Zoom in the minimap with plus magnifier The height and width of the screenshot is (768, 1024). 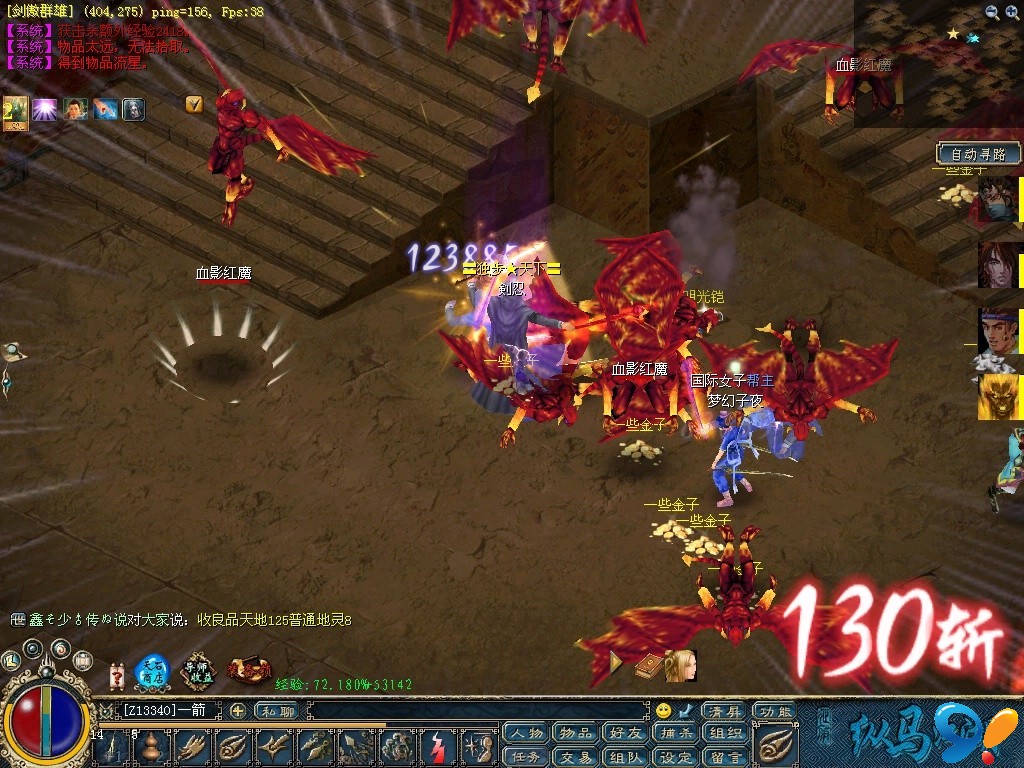[992, 12]
